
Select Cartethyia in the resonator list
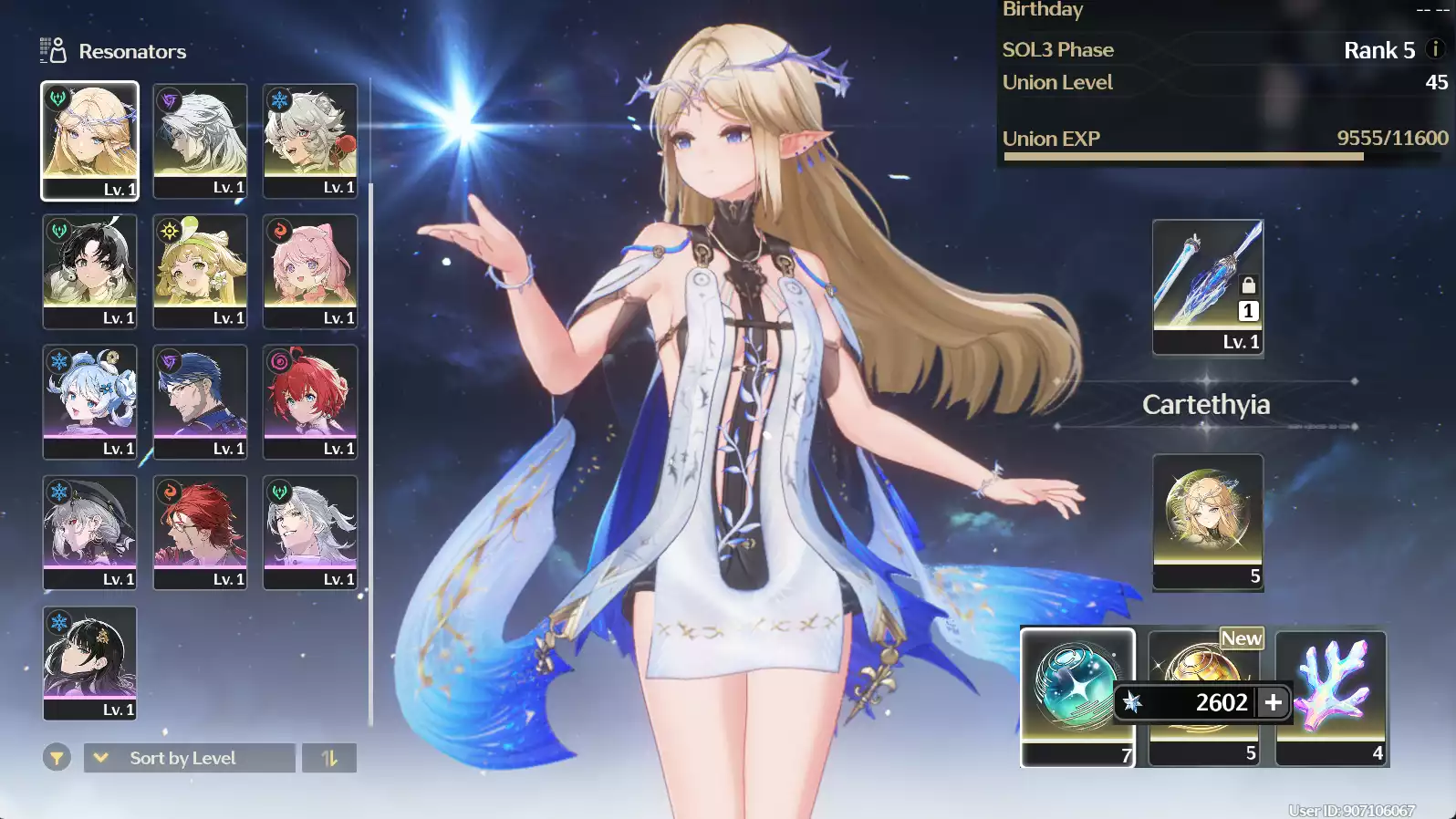[89, 141]
